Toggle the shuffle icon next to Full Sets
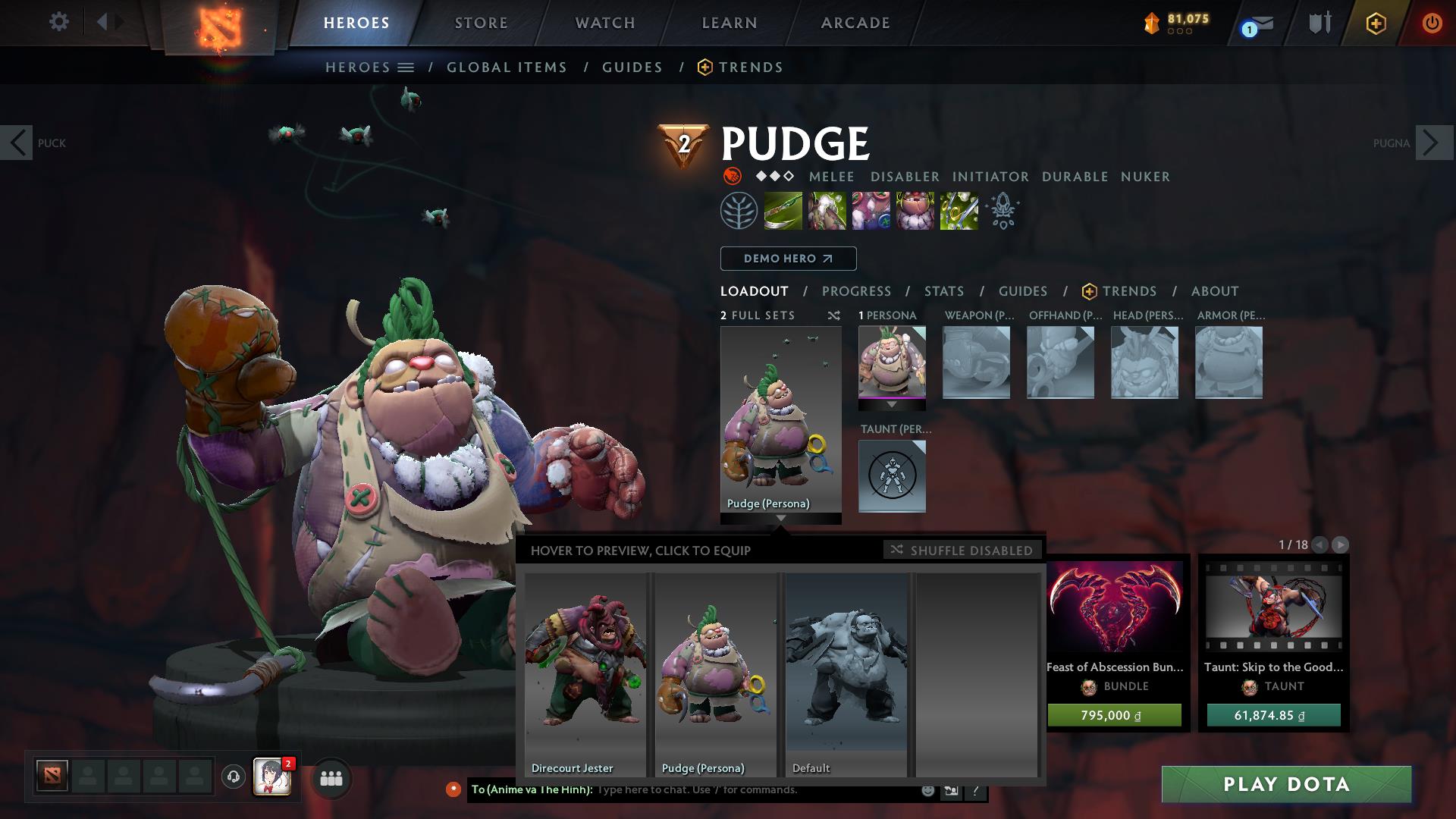The width and height of the screenshot is (1456, 819). click(833, 315)
